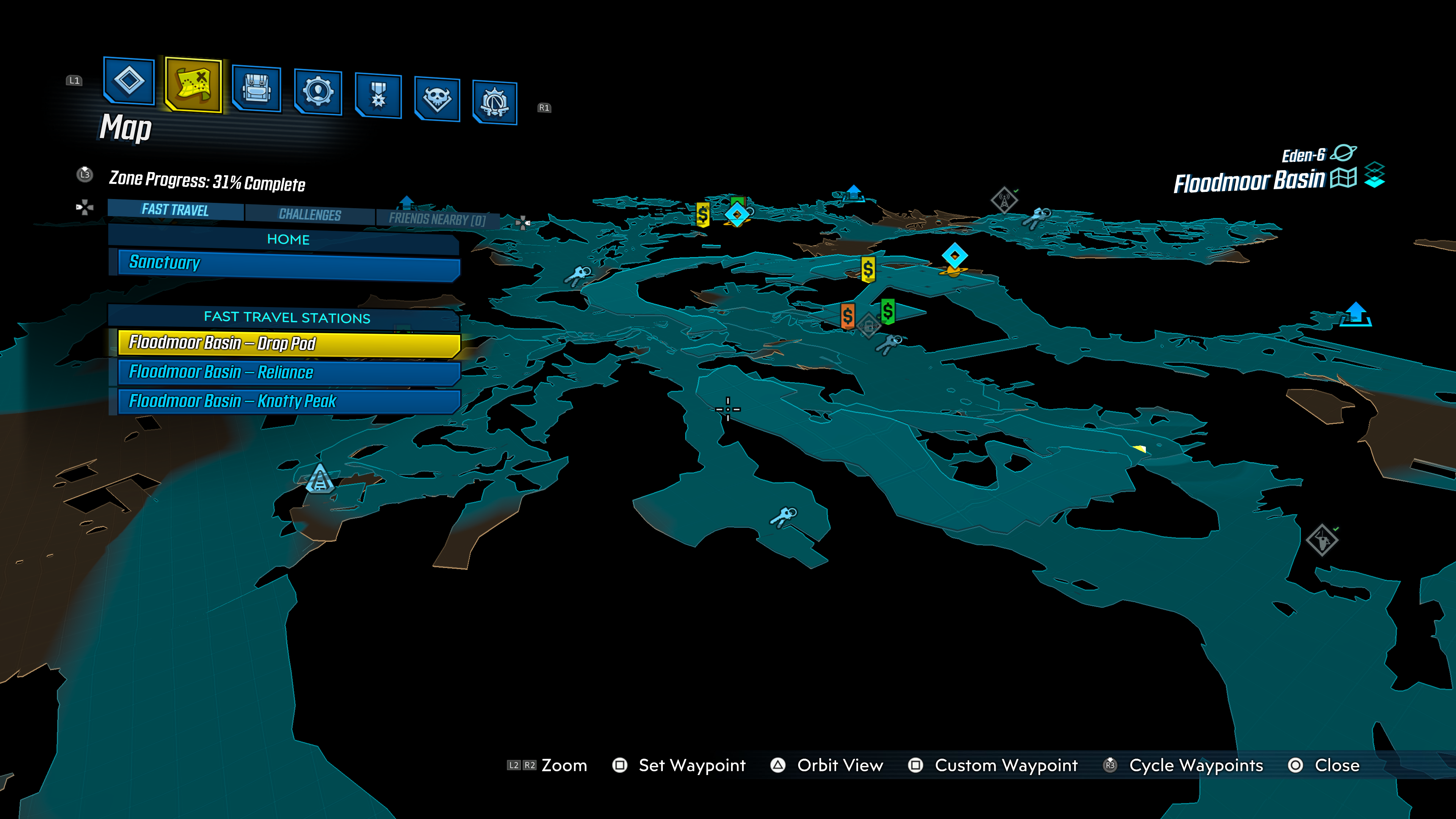Click the triangular ladder marker on the map
Image resolution: width=1456 pixels, height=819 pixels.
319,478
